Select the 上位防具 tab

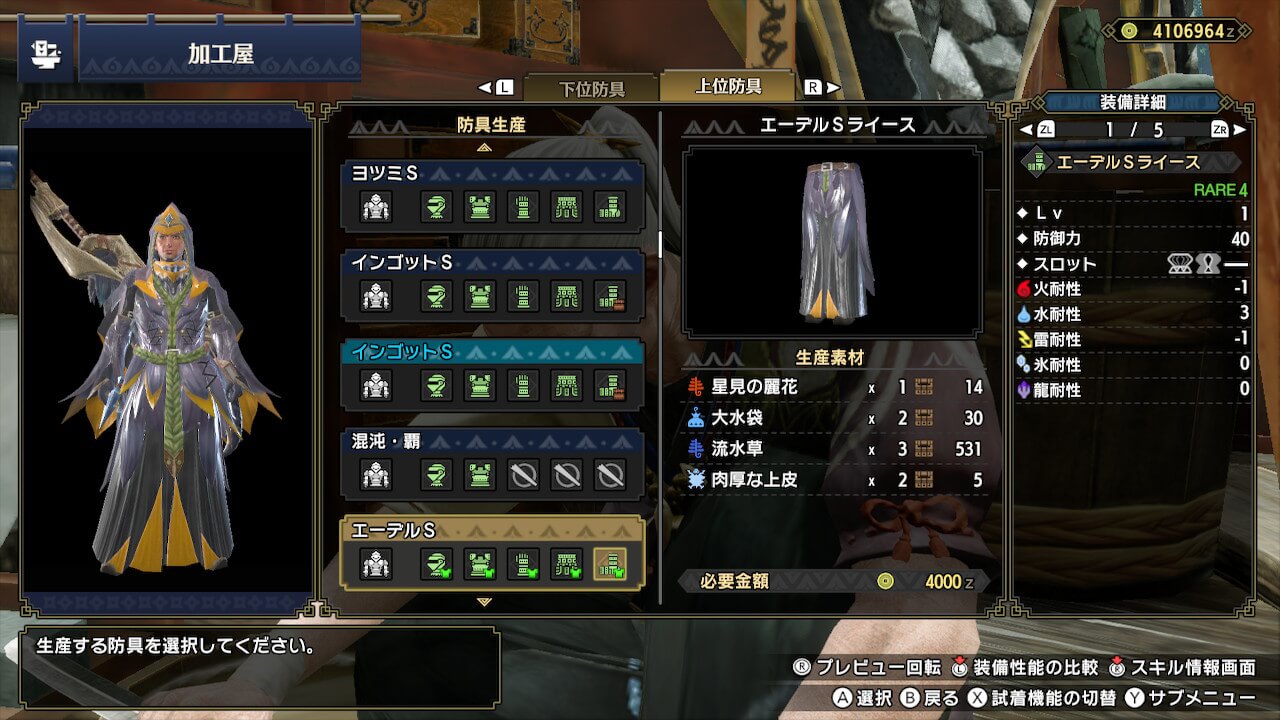[x=728, y=86]
